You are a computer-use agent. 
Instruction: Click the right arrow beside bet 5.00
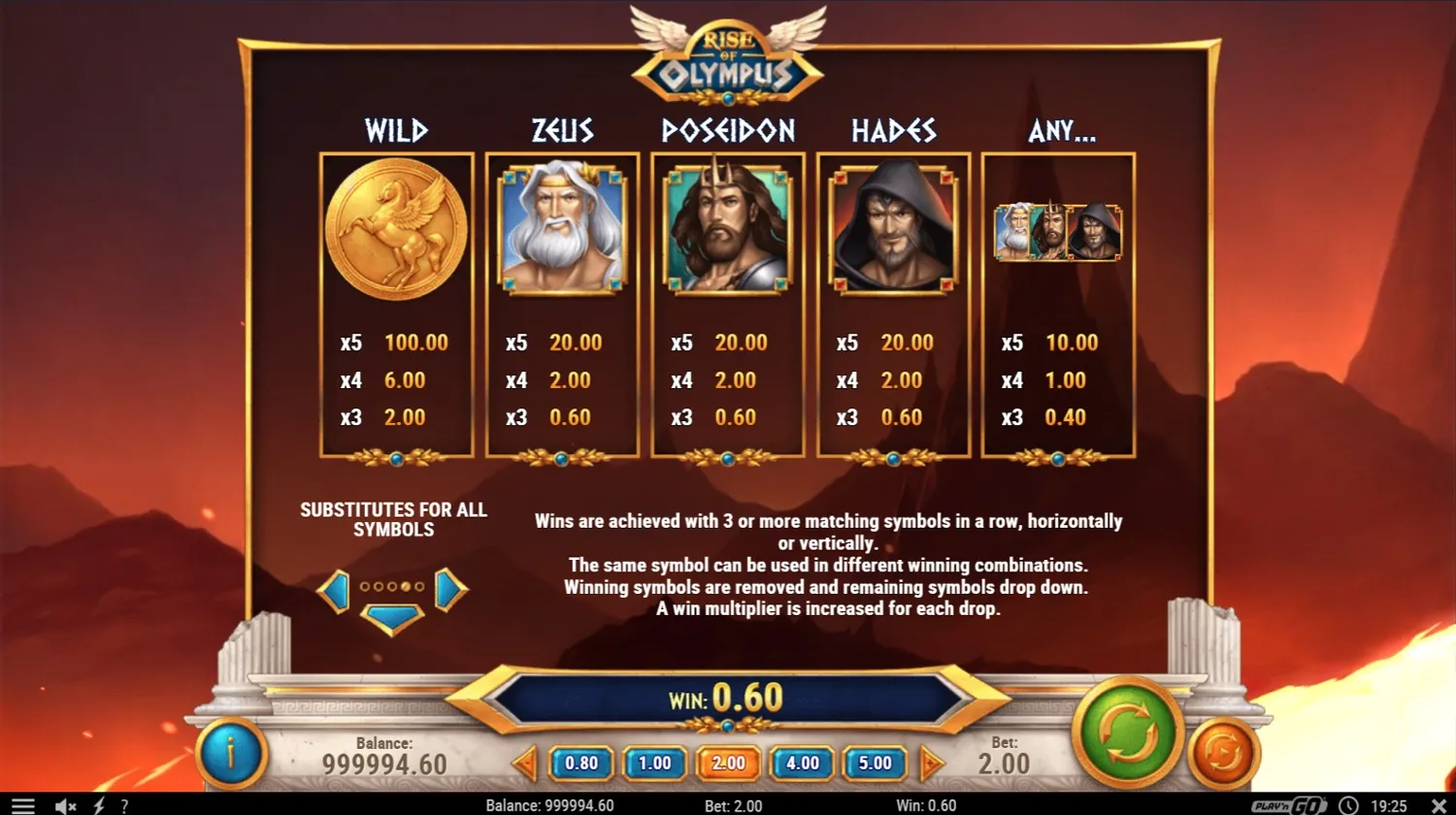coord(932,763)
